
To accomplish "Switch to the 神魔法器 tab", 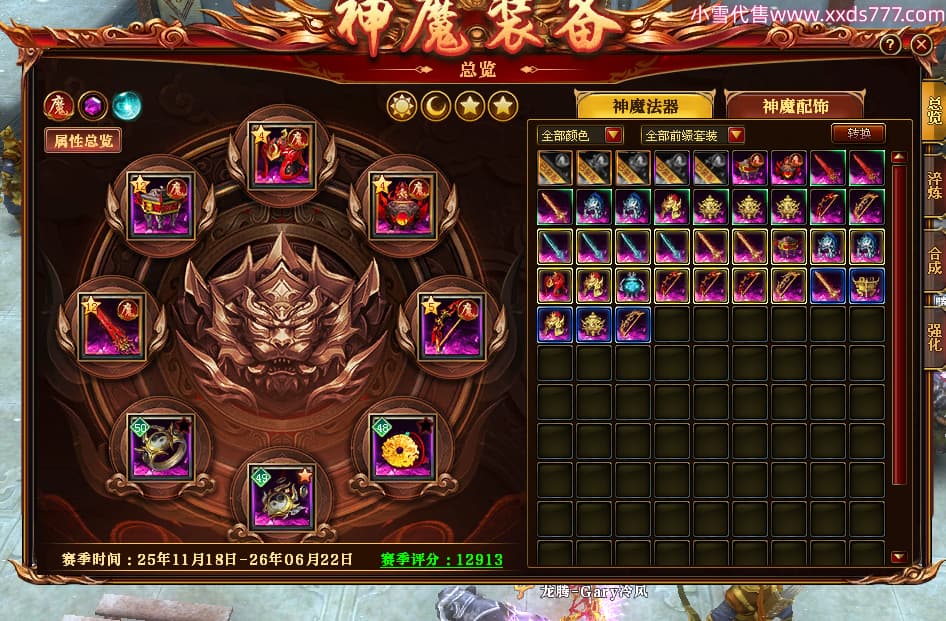I will pyautogui.click(x=645, y=106).
